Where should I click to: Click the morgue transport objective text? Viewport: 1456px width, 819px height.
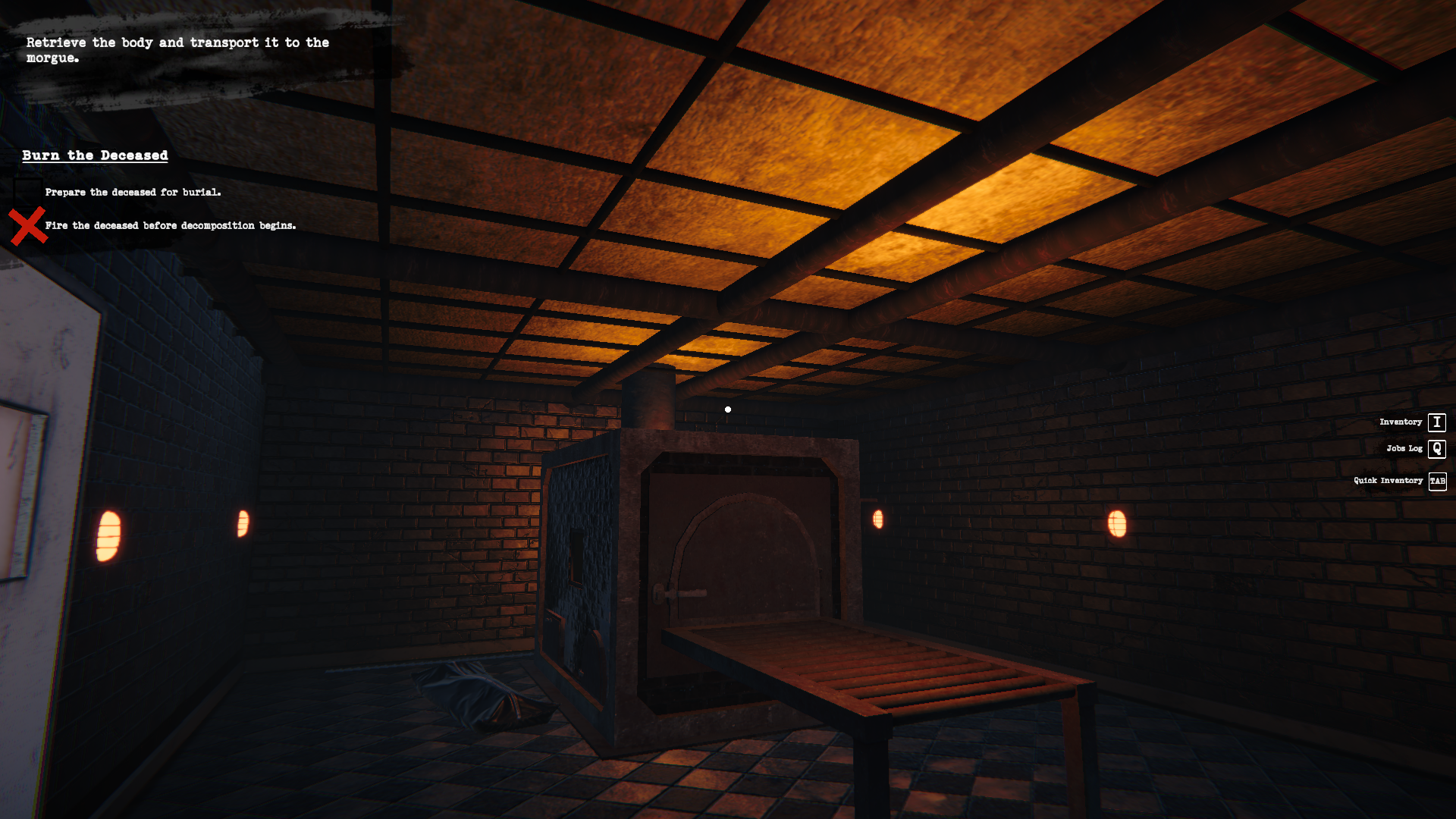[x=177, y=50]
